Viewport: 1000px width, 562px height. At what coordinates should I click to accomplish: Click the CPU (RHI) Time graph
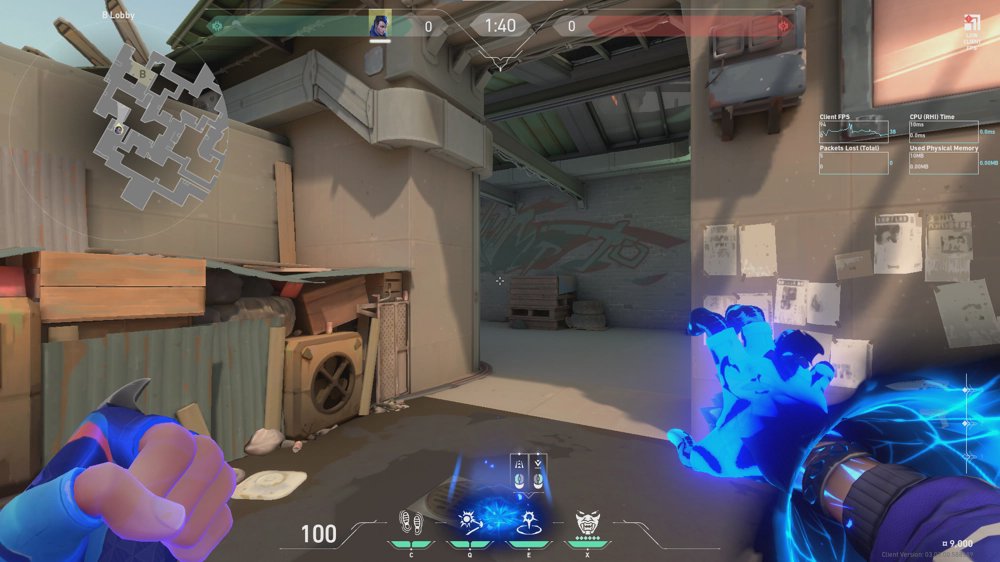click(x=944, y=130)
